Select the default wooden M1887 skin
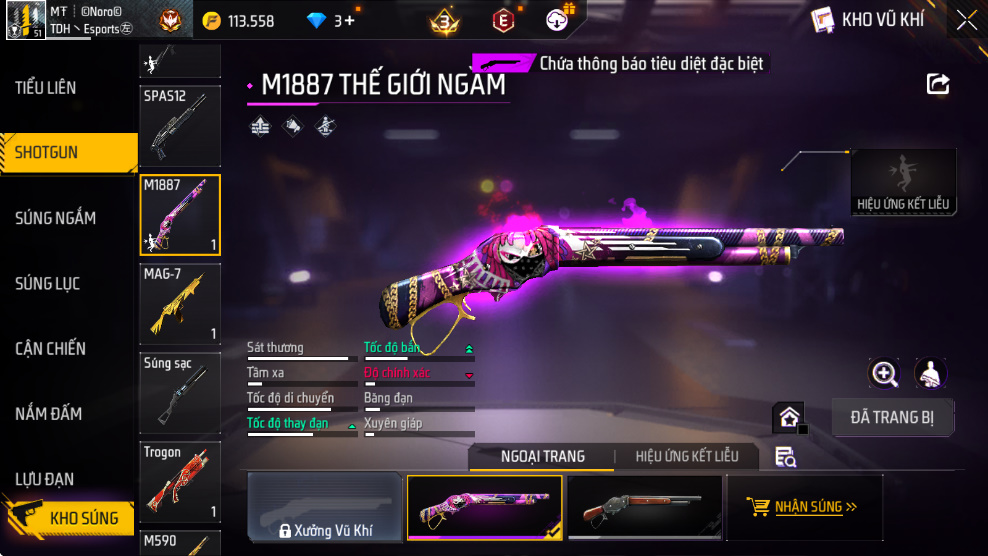Image resolution: width=988 pixels, height=556 pixels. point(644,508)
